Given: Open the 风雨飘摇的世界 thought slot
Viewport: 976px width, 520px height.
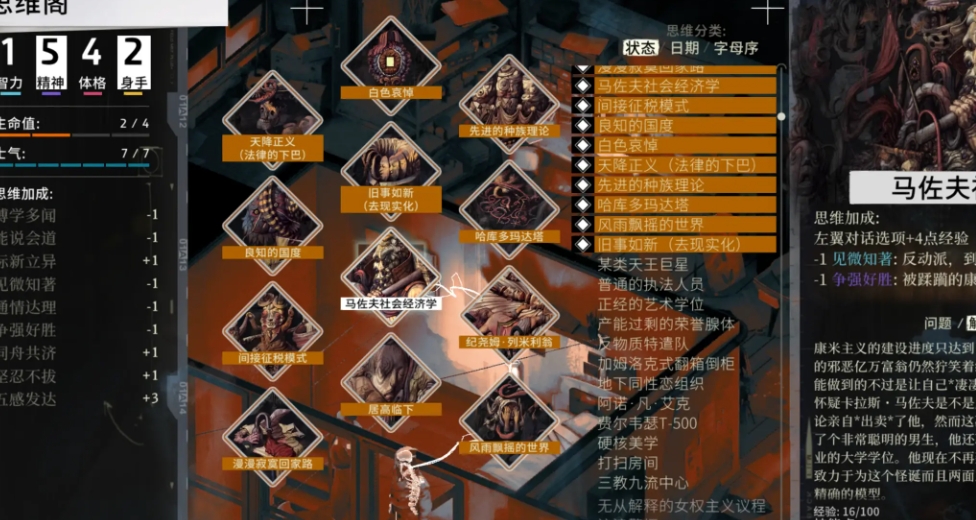Looking at the screenshot, I should click(509, 420).
